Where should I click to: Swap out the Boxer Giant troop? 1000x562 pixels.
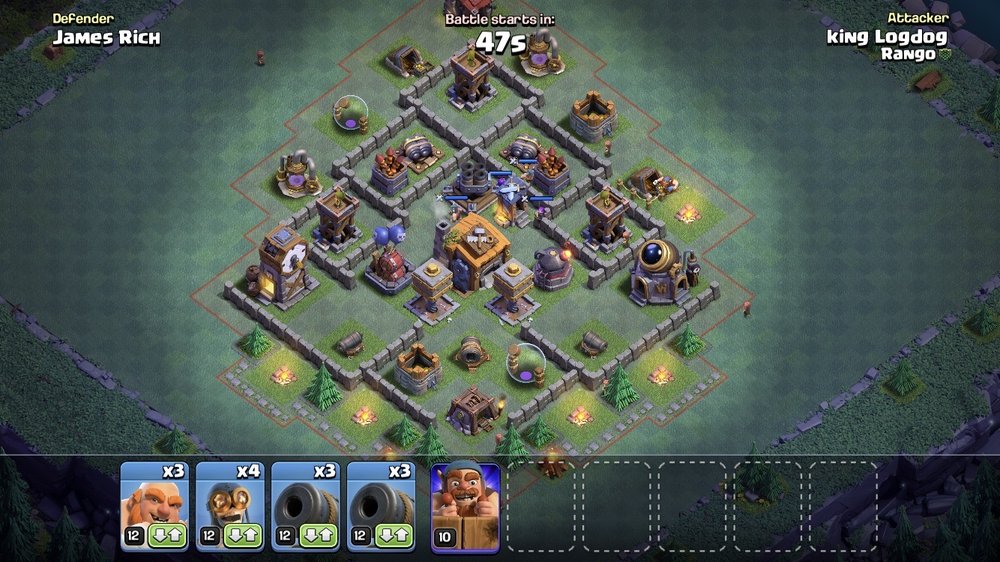coord(167,537)
